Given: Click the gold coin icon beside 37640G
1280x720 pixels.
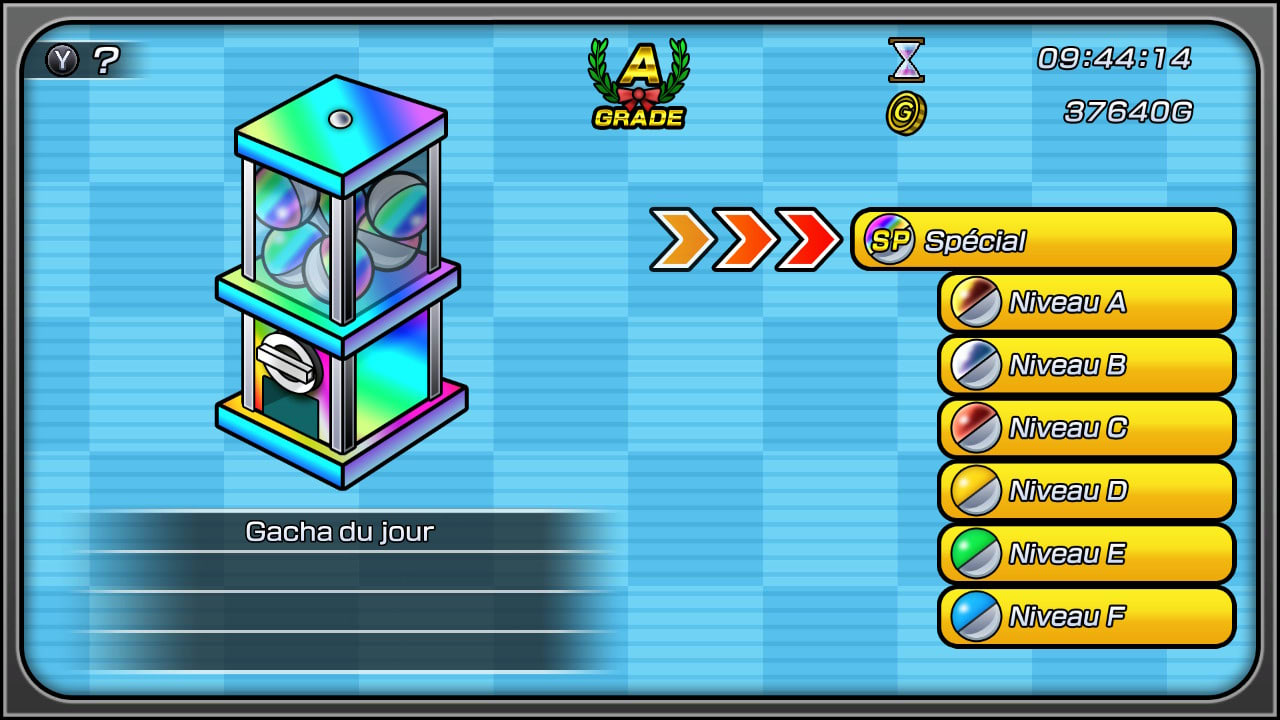Looking at the screenshot, I should coord(905,113).
